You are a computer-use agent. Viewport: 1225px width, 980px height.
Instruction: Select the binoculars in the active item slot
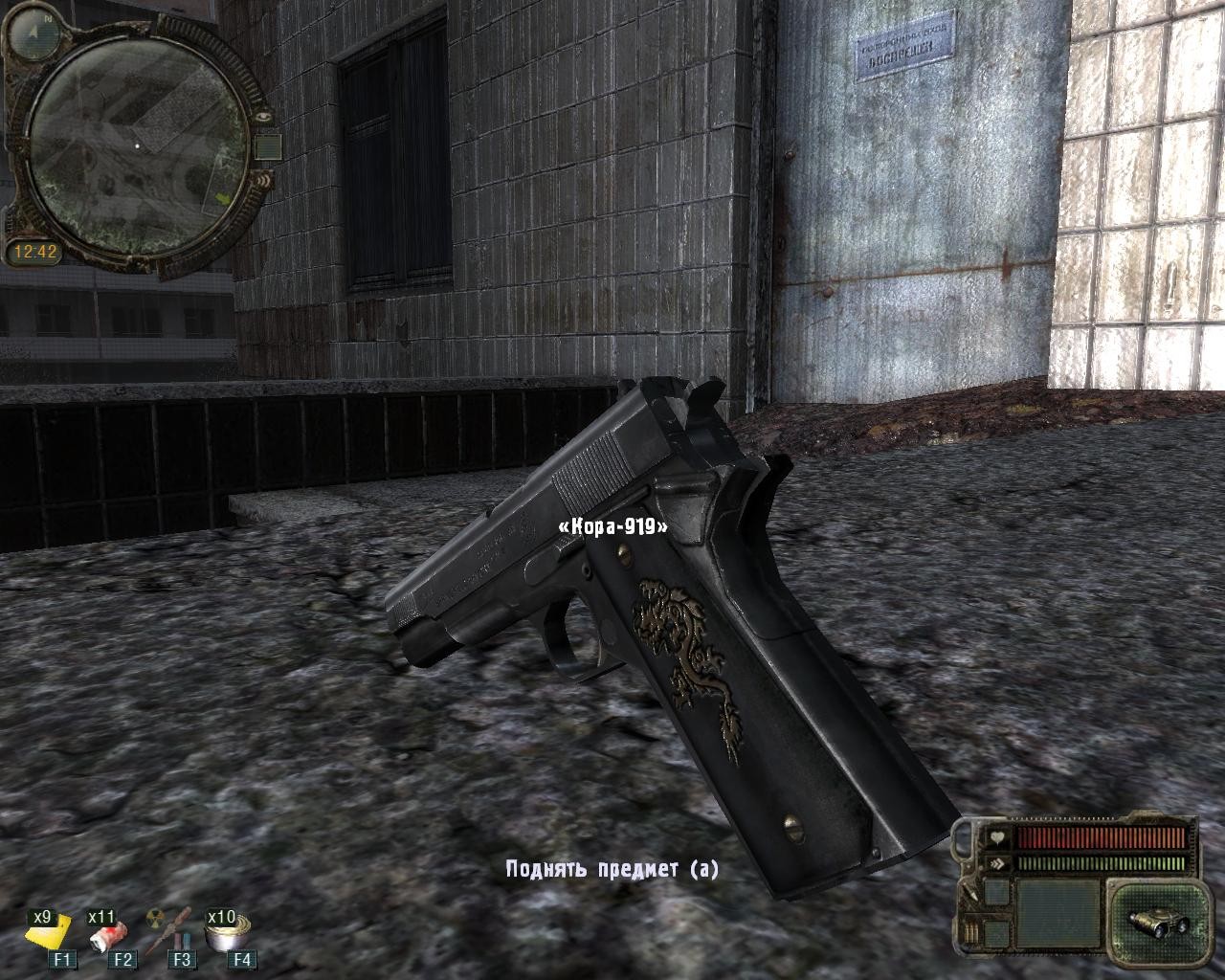(1156, 921)
